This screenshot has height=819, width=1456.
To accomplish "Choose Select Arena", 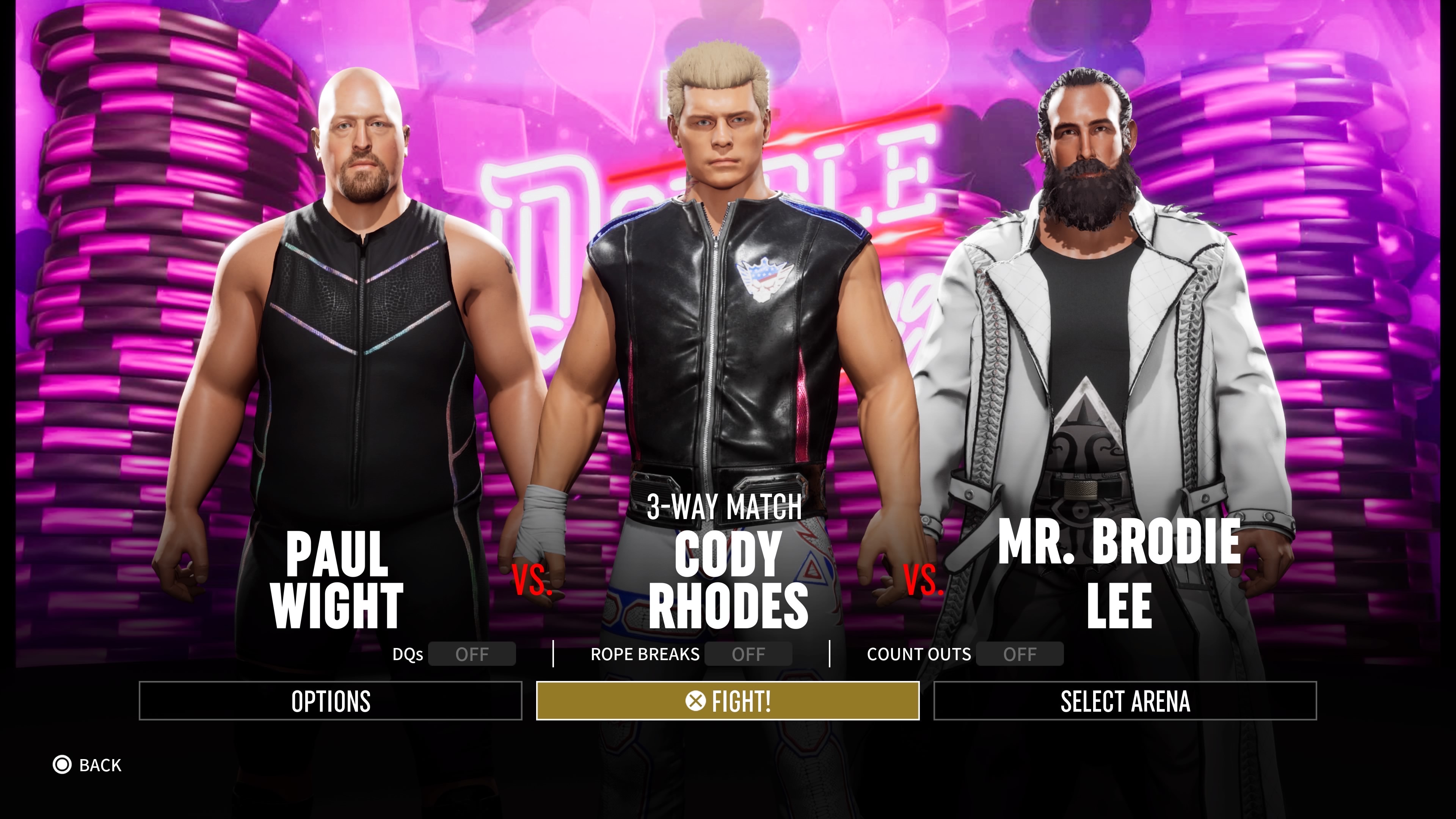I will coord(1125,701).
